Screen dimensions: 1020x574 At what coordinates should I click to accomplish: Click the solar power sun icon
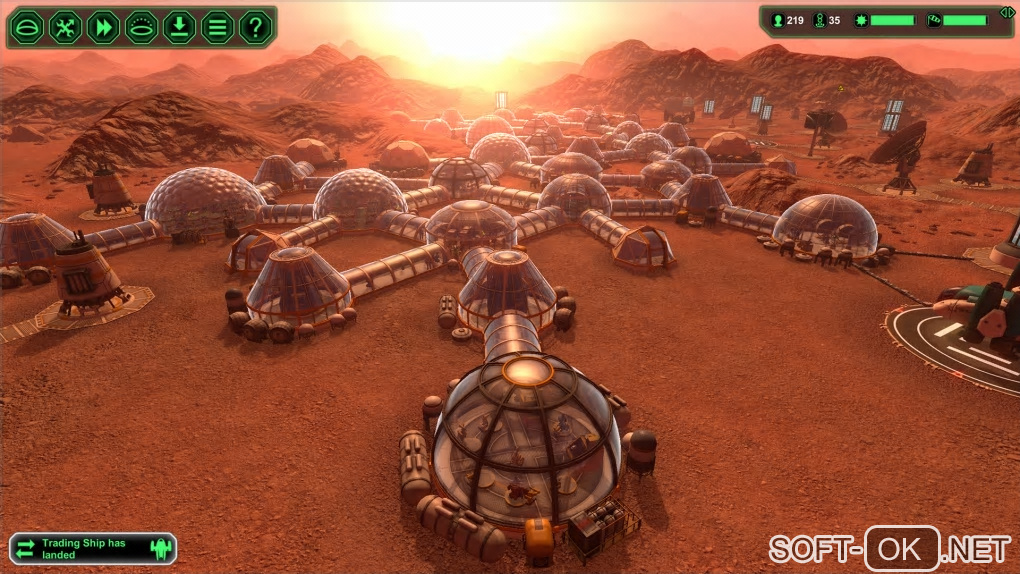(x=861, y=20)
